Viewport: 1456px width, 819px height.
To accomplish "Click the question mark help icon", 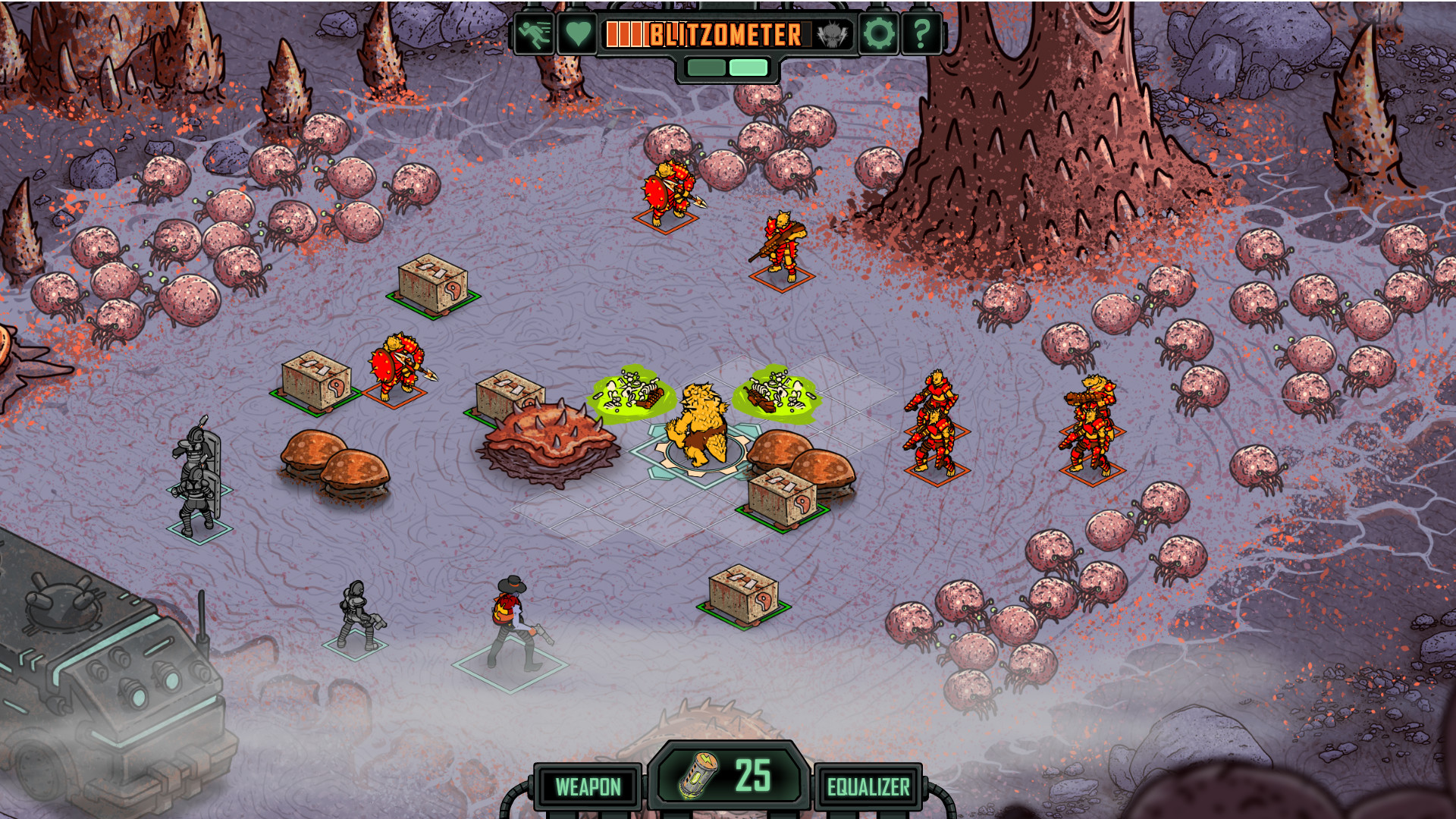I will pyautogui.click(x=921, y=34).
